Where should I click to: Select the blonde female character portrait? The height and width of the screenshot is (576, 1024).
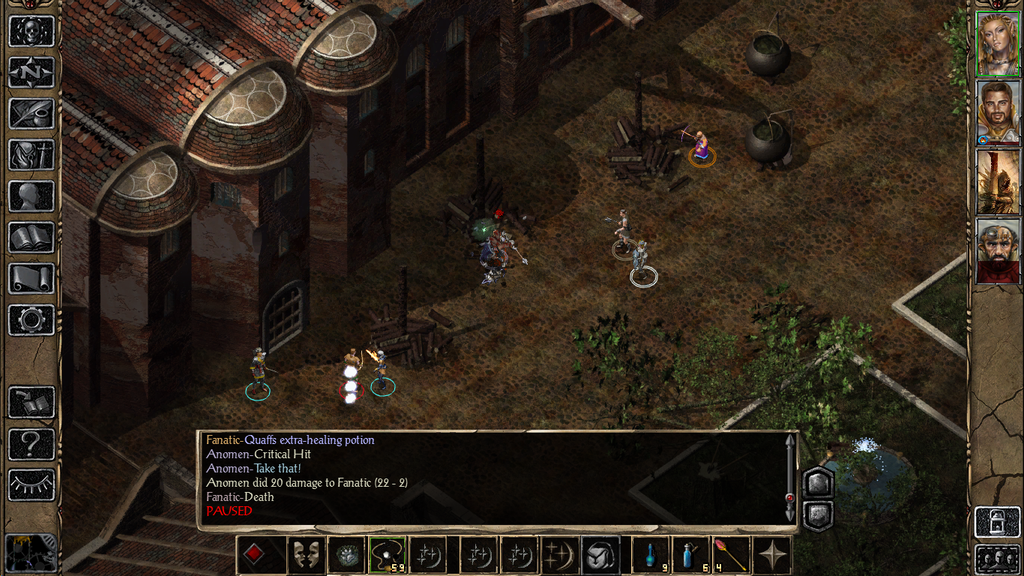click(997, 44)
